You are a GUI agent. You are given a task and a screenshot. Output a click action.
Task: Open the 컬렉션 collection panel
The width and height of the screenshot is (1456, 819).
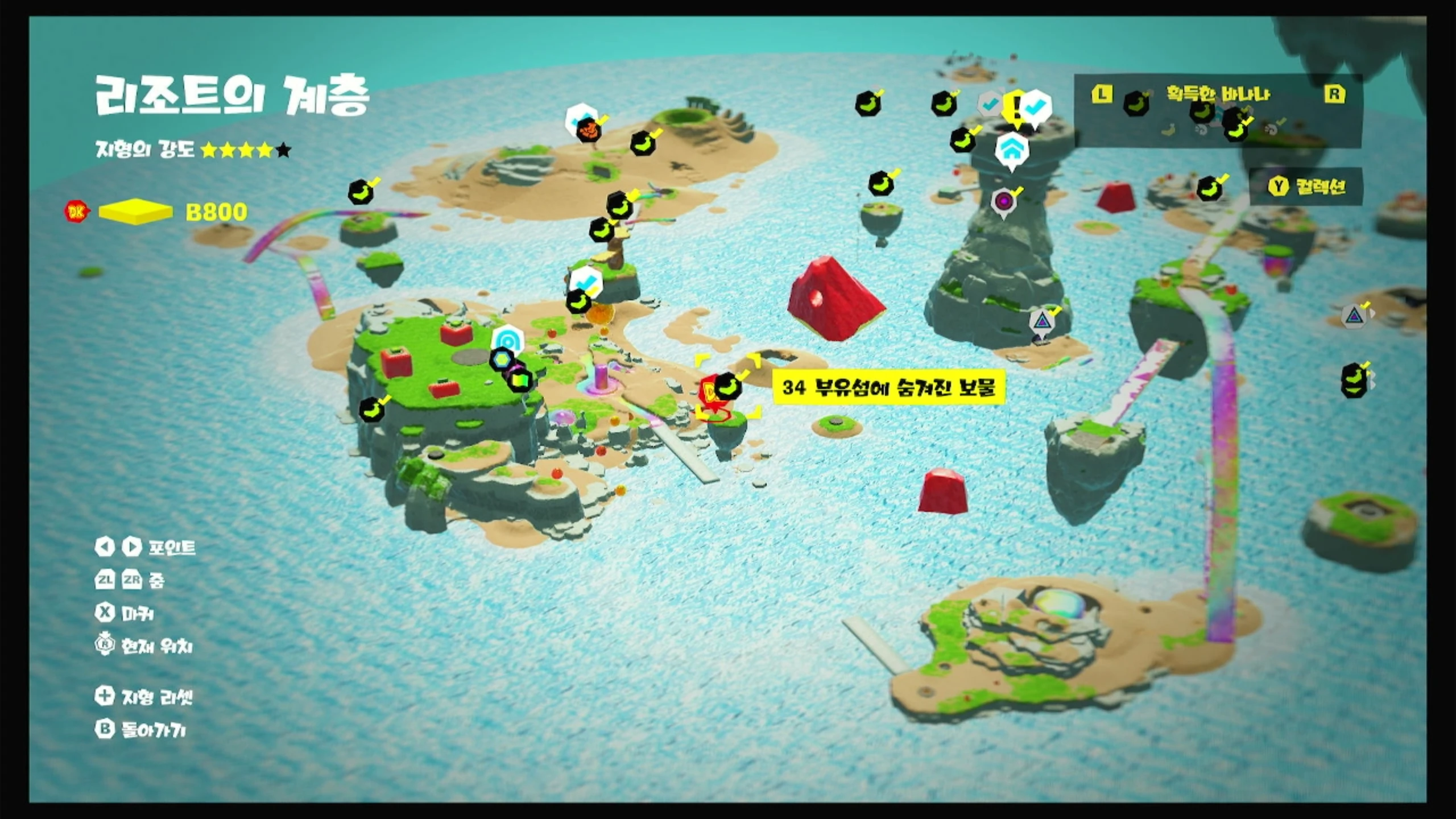1306,187
